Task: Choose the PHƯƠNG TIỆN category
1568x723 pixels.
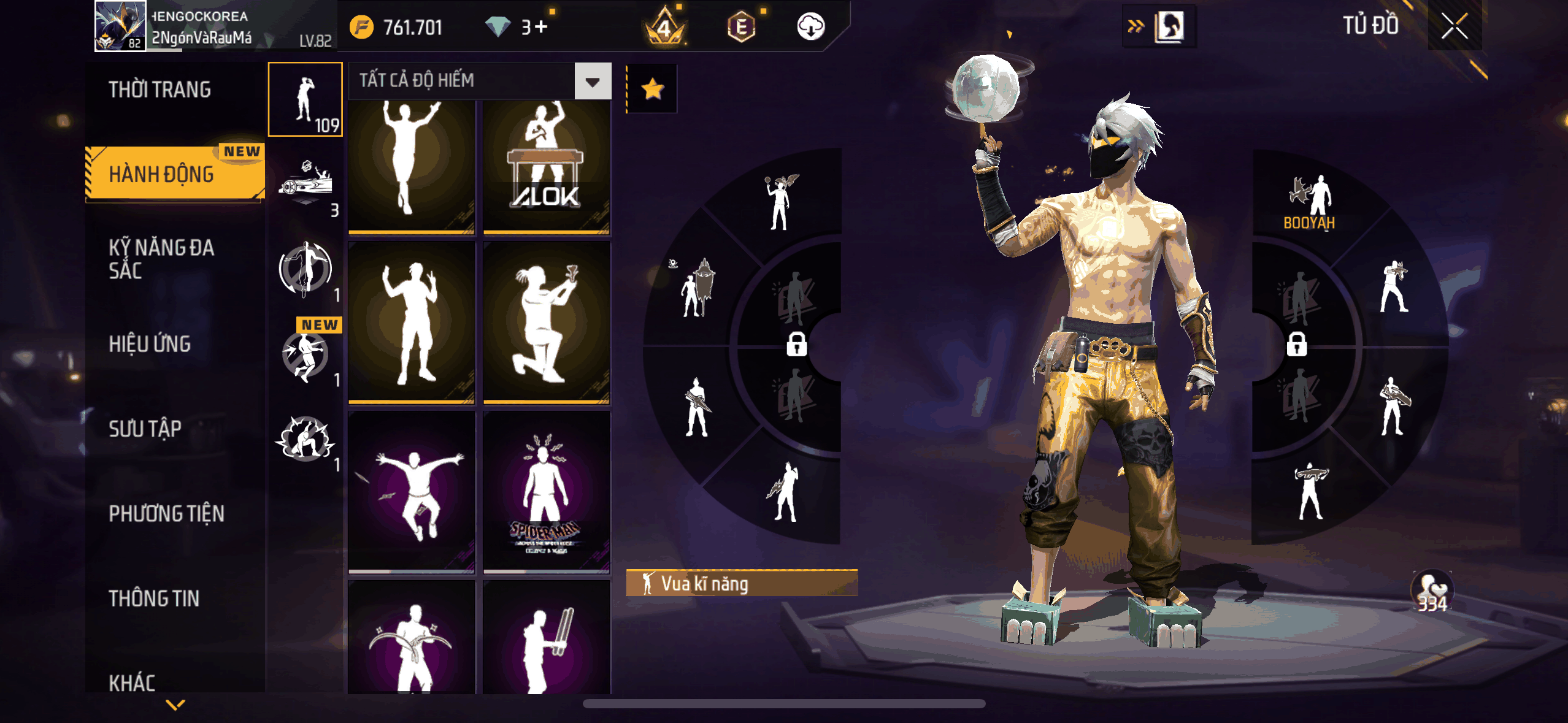Action: (x=166, y=513)
